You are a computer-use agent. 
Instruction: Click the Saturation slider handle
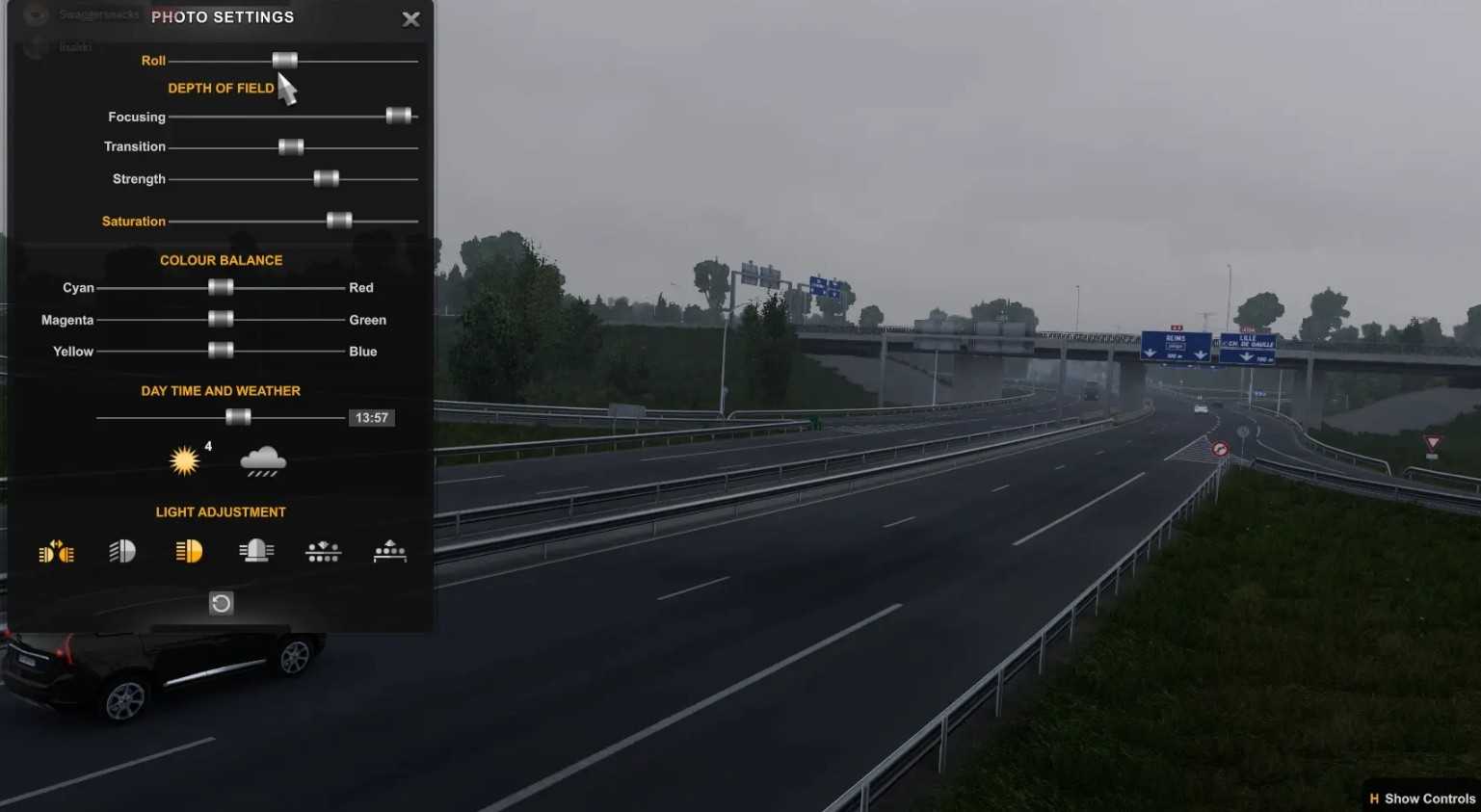(x=339, y=221)
